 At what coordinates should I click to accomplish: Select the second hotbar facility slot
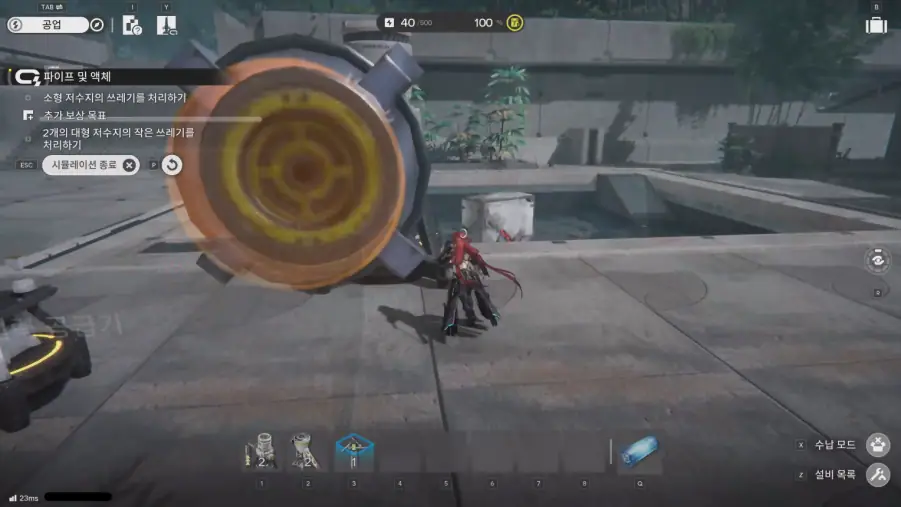tap(308, 452)
